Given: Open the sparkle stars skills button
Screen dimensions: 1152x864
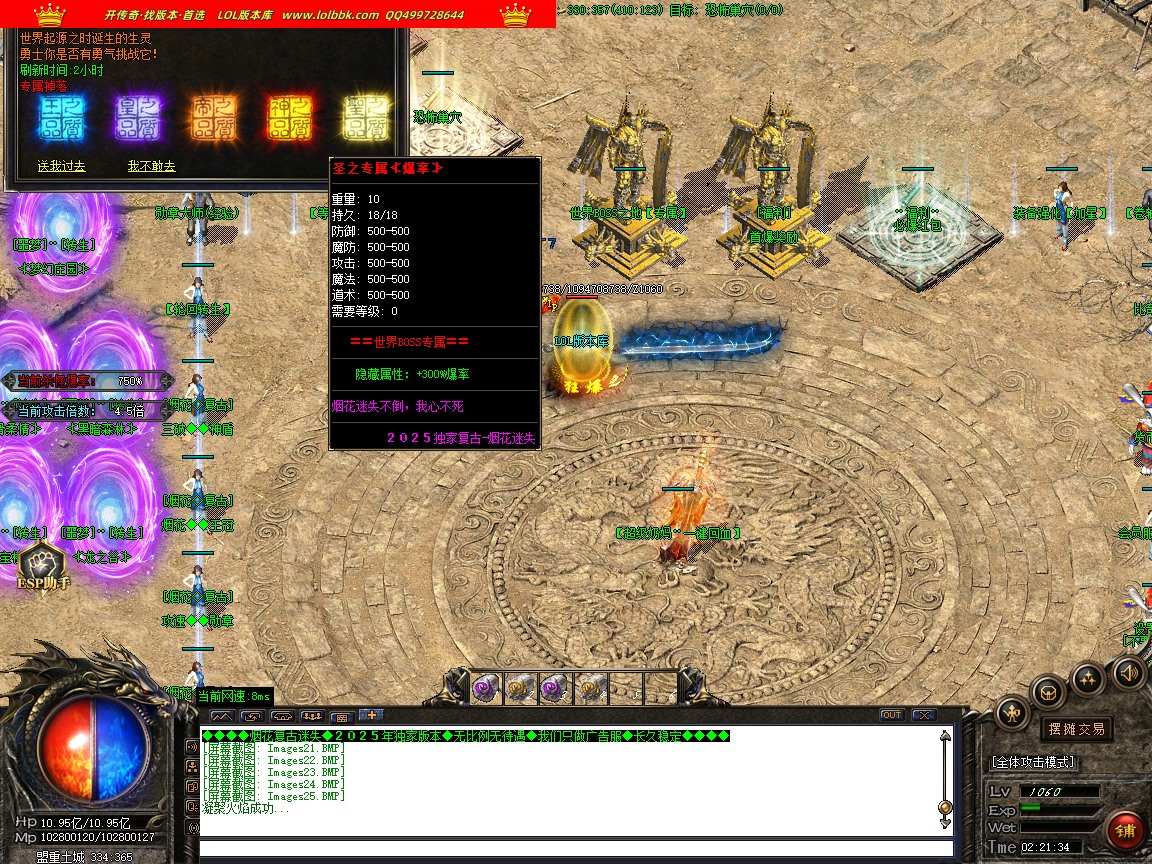Looking at the screenshot, I should click(1088, 679).
